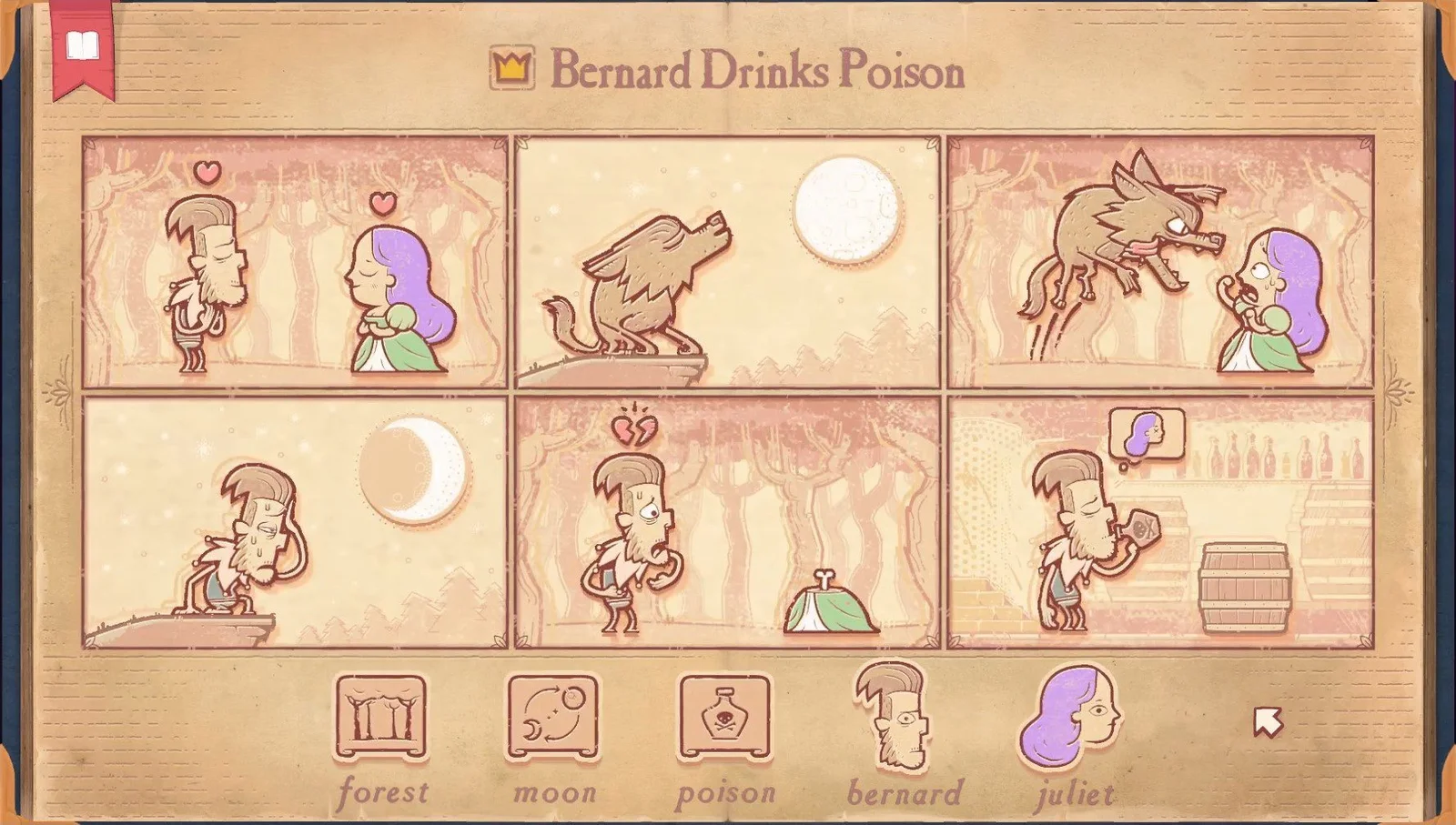Screen dimensions: 1456x825
Task: Click the title 'Bernard Drinks Poison'
Action: click(x=758, y=73)
